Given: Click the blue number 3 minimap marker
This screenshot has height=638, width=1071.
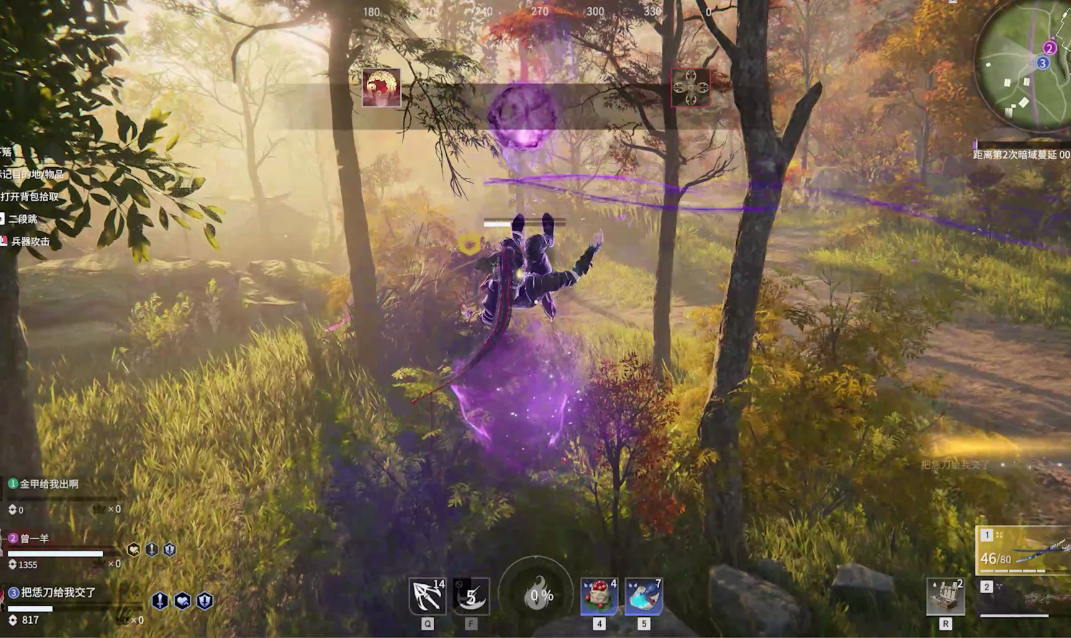Looking at the screenshot, I should point(1042,63).
